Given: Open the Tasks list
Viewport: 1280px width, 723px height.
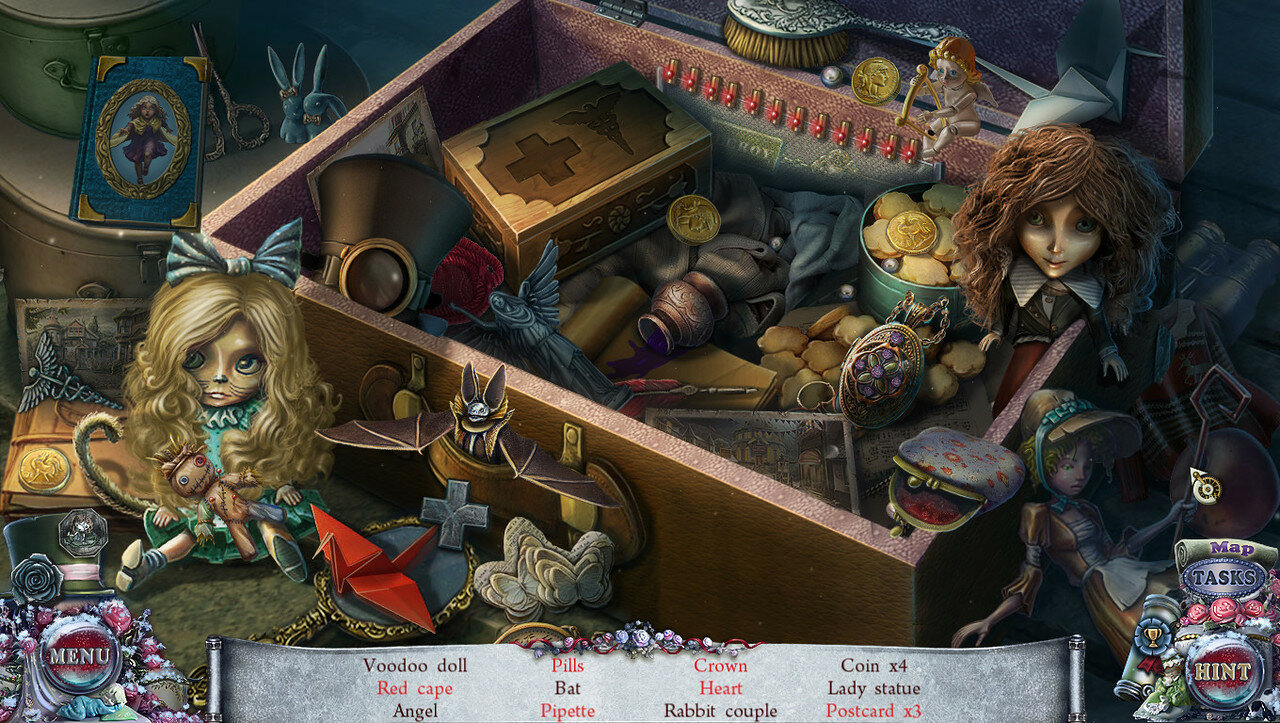Looking at the screenshot, I should [1224, 577].
